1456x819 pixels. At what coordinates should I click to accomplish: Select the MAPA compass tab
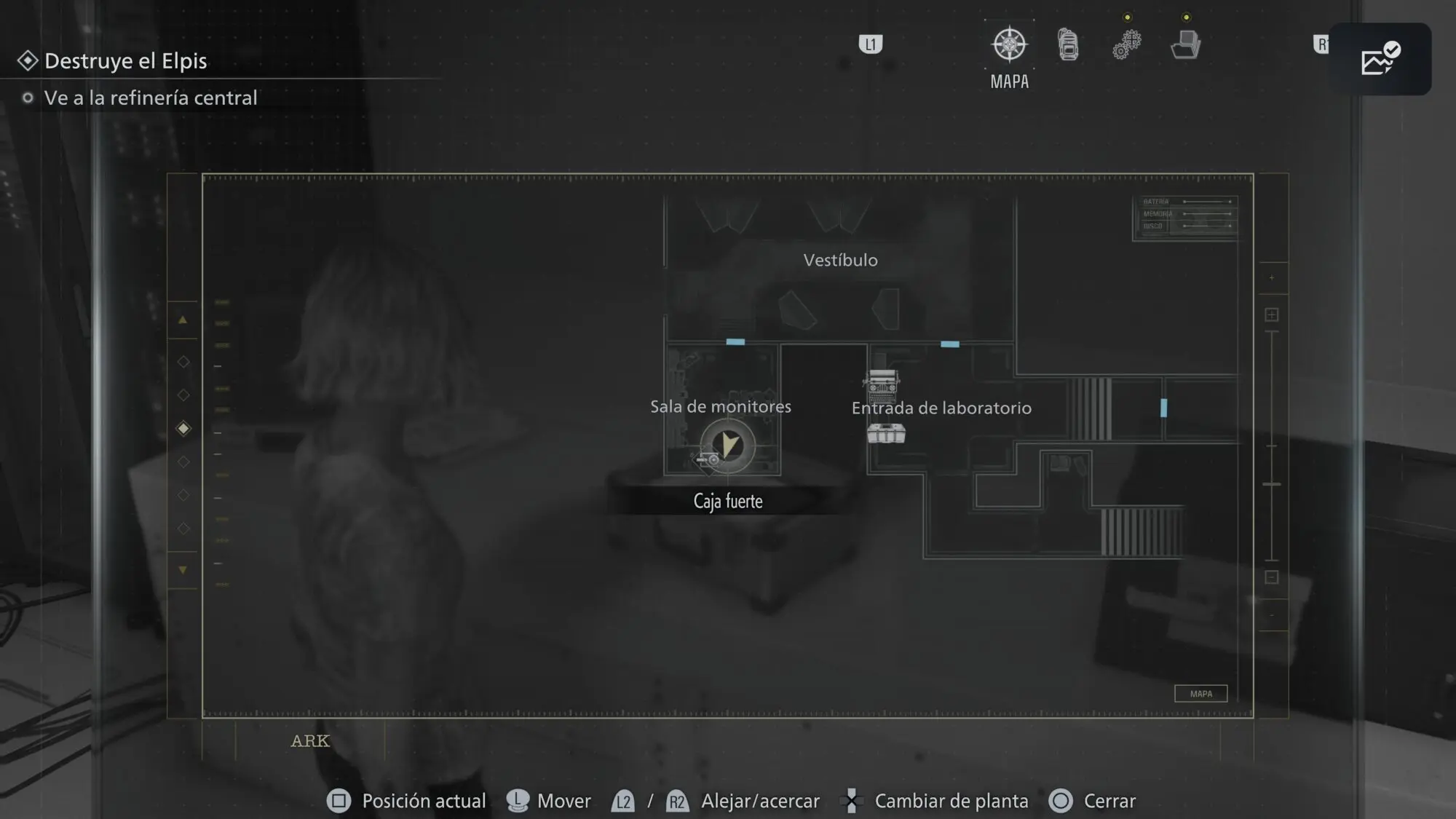point(1009,45)
